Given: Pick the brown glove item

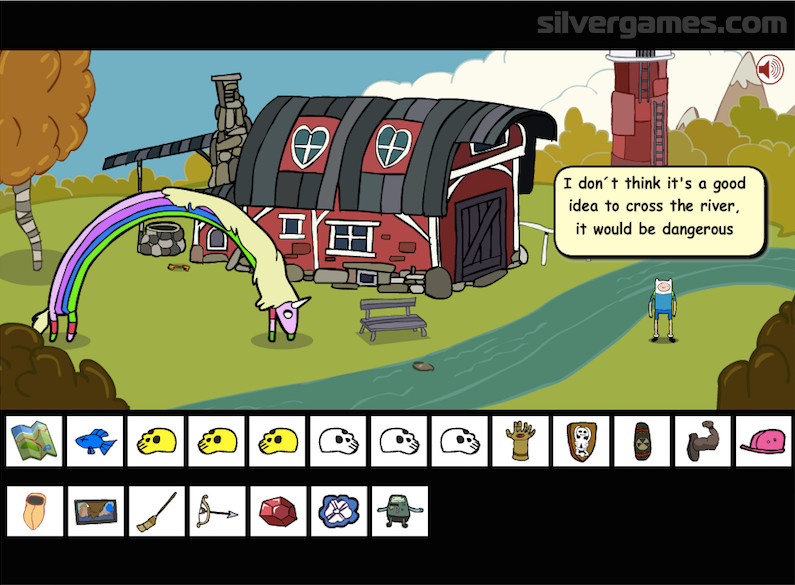Looking at the screenshot, I should pyautogui.click(x=520, y=441).
